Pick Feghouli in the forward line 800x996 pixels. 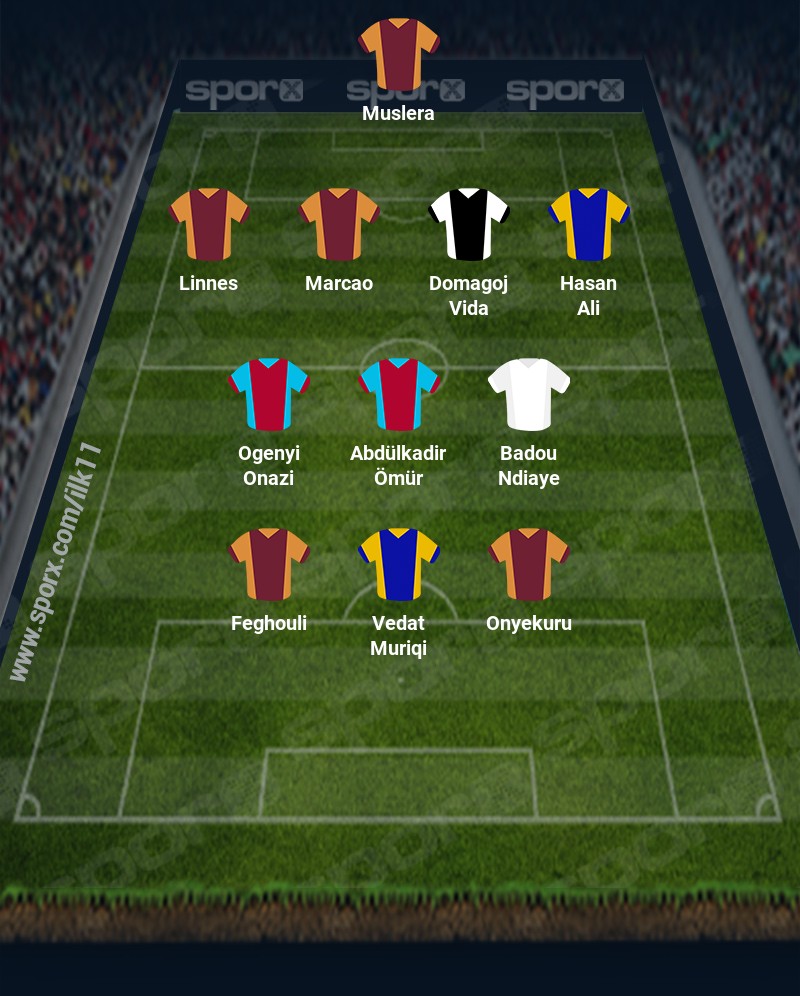click(269, 564)
